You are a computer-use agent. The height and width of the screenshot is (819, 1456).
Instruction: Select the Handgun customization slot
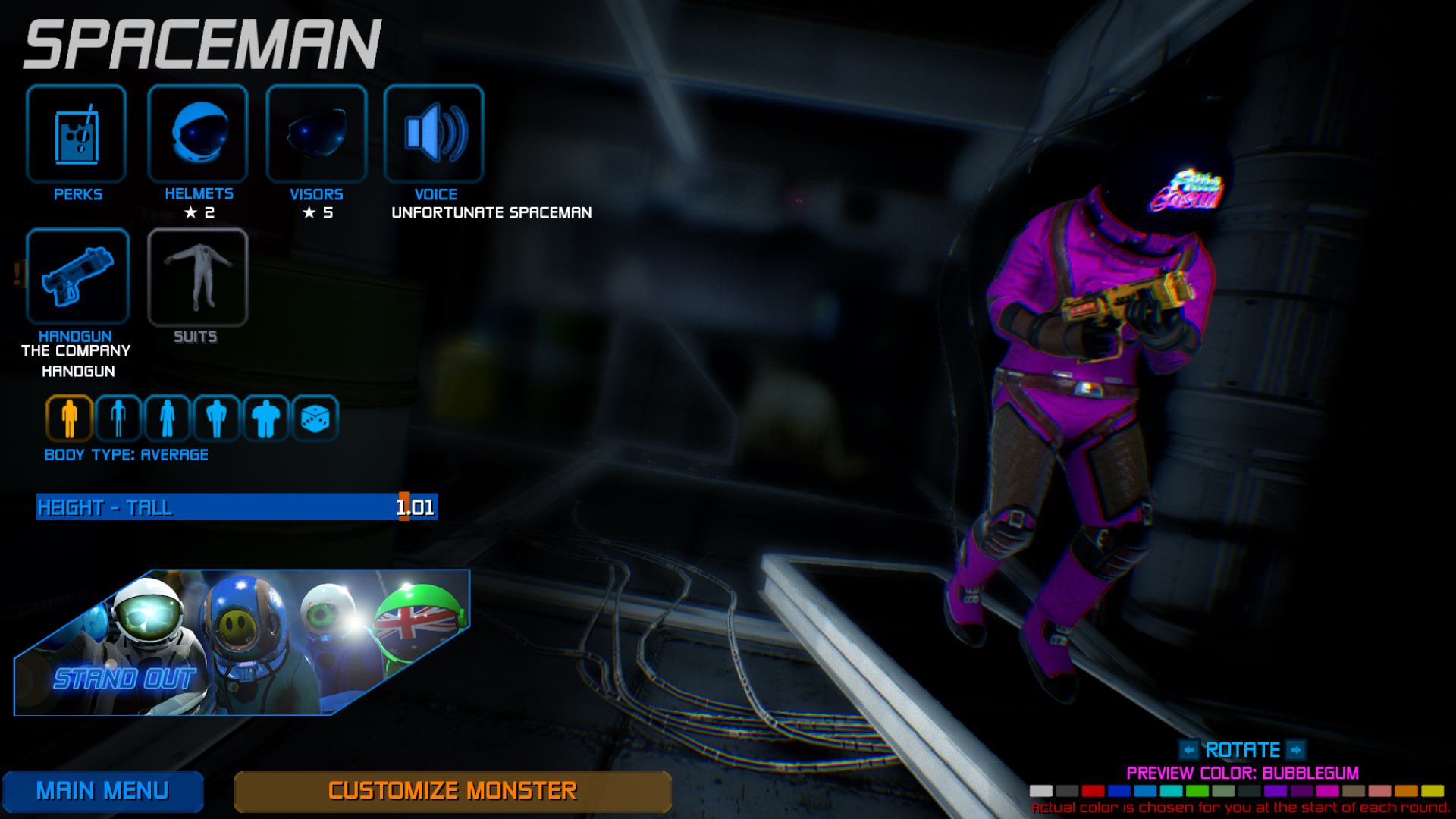(77, 276)
